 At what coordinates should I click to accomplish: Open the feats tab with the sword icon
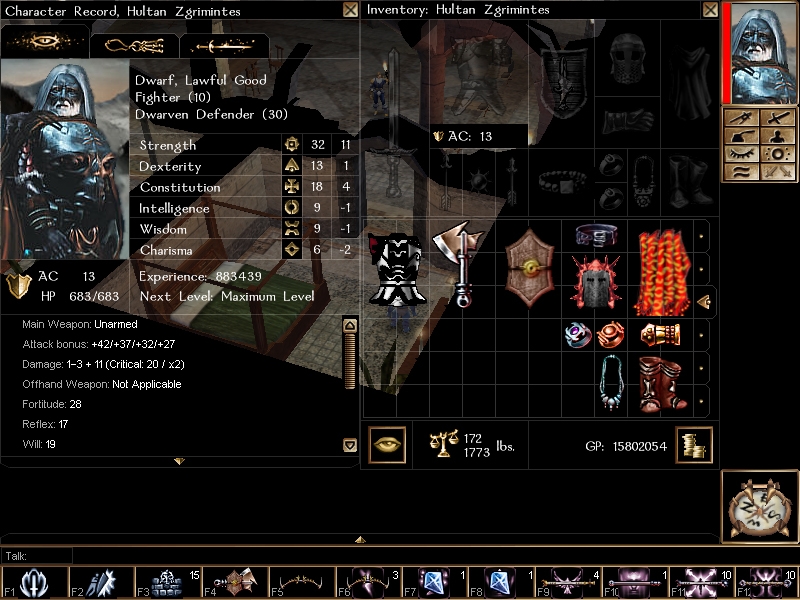point(224,45)
